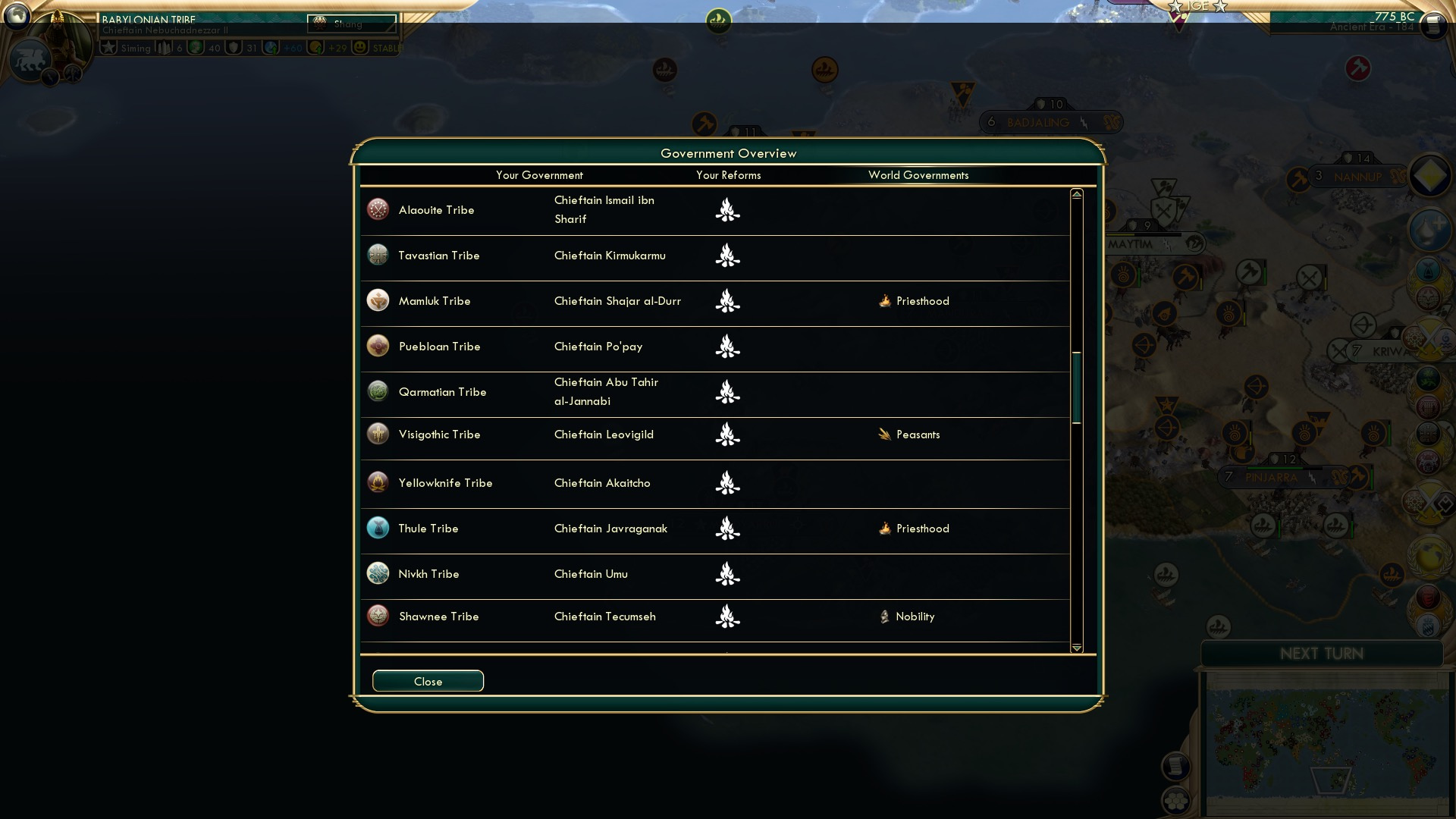The image size is (1456, 819).
Task: Click the campfire reform icon for Puebloan Tribe
Action: click(727, 348)
